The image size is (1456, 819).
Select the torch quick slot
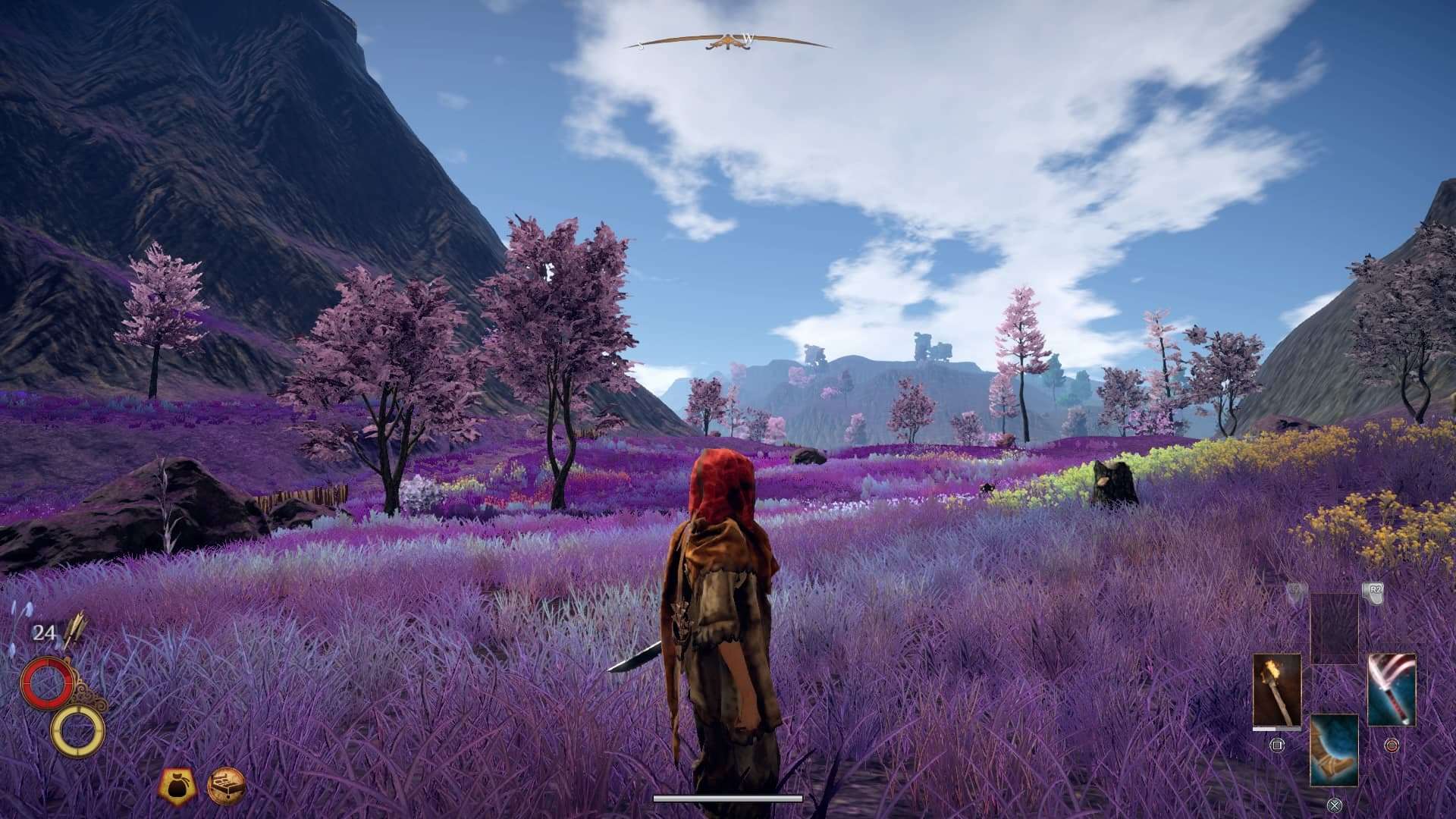tap(1277, 691)
